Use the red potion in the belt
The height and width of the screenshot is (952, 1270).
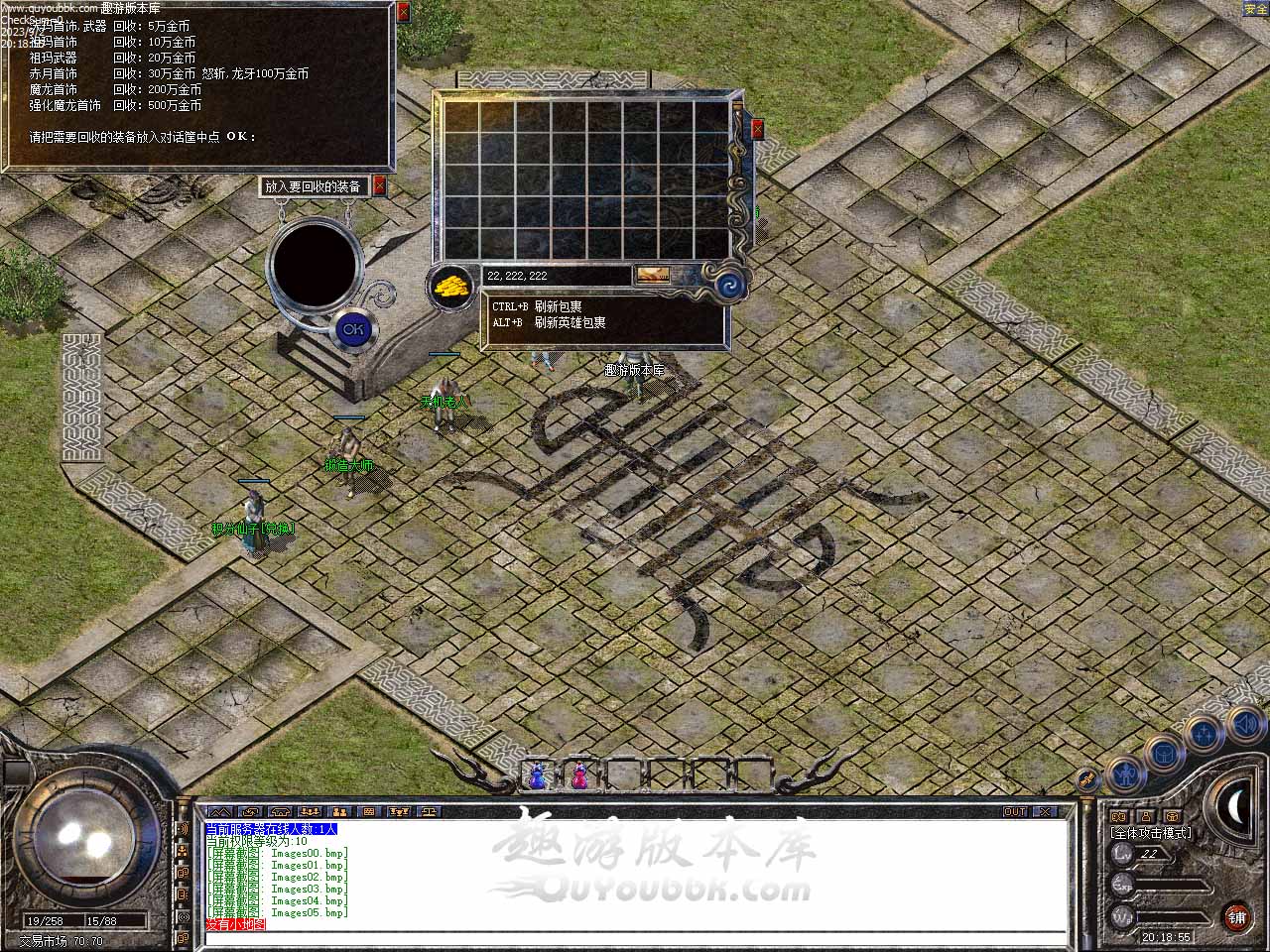(579, 776)
